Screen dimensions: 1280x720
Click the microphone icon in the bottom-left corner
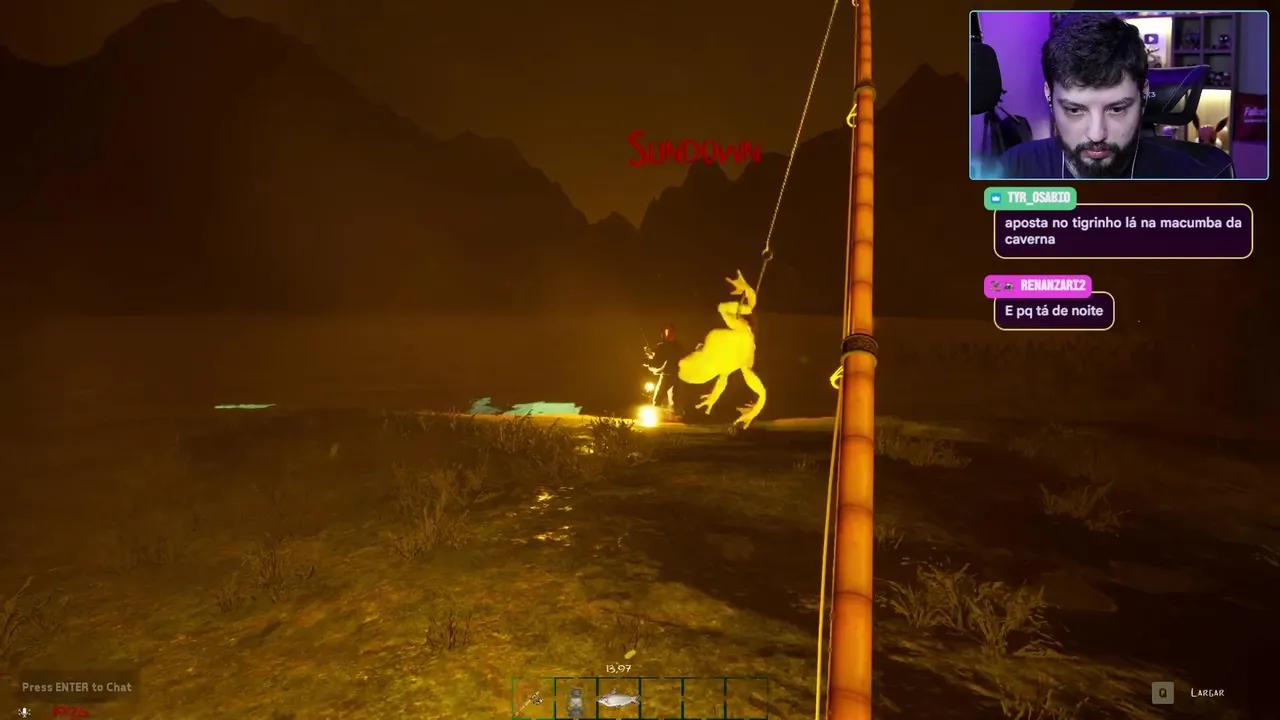[22, 712]
